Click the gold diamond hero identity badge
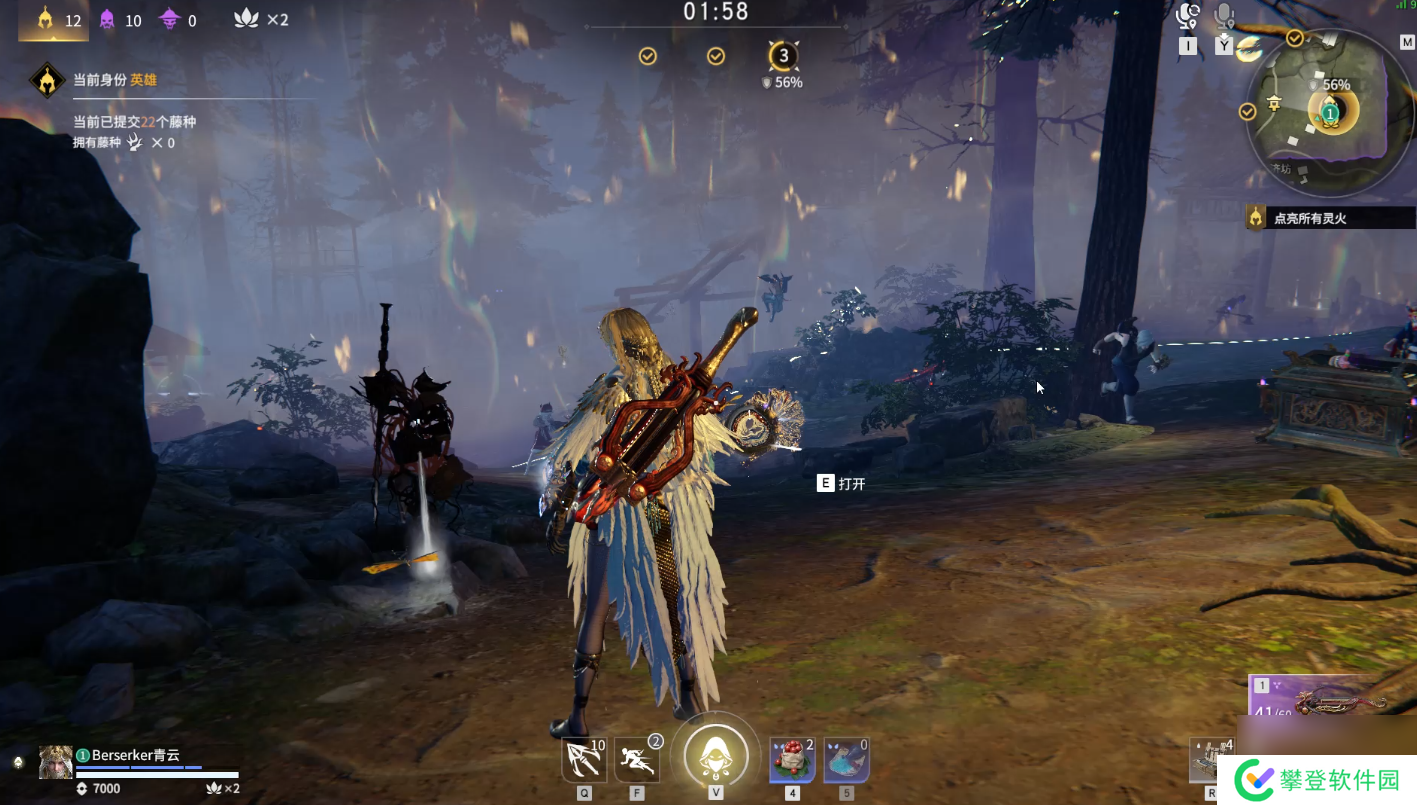 46,80
